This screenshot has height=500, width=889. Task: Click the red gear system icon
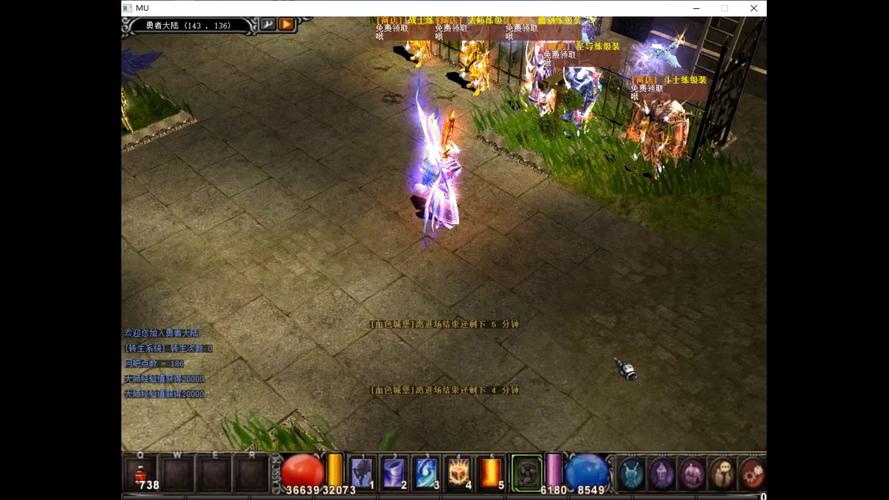[753, 473]
